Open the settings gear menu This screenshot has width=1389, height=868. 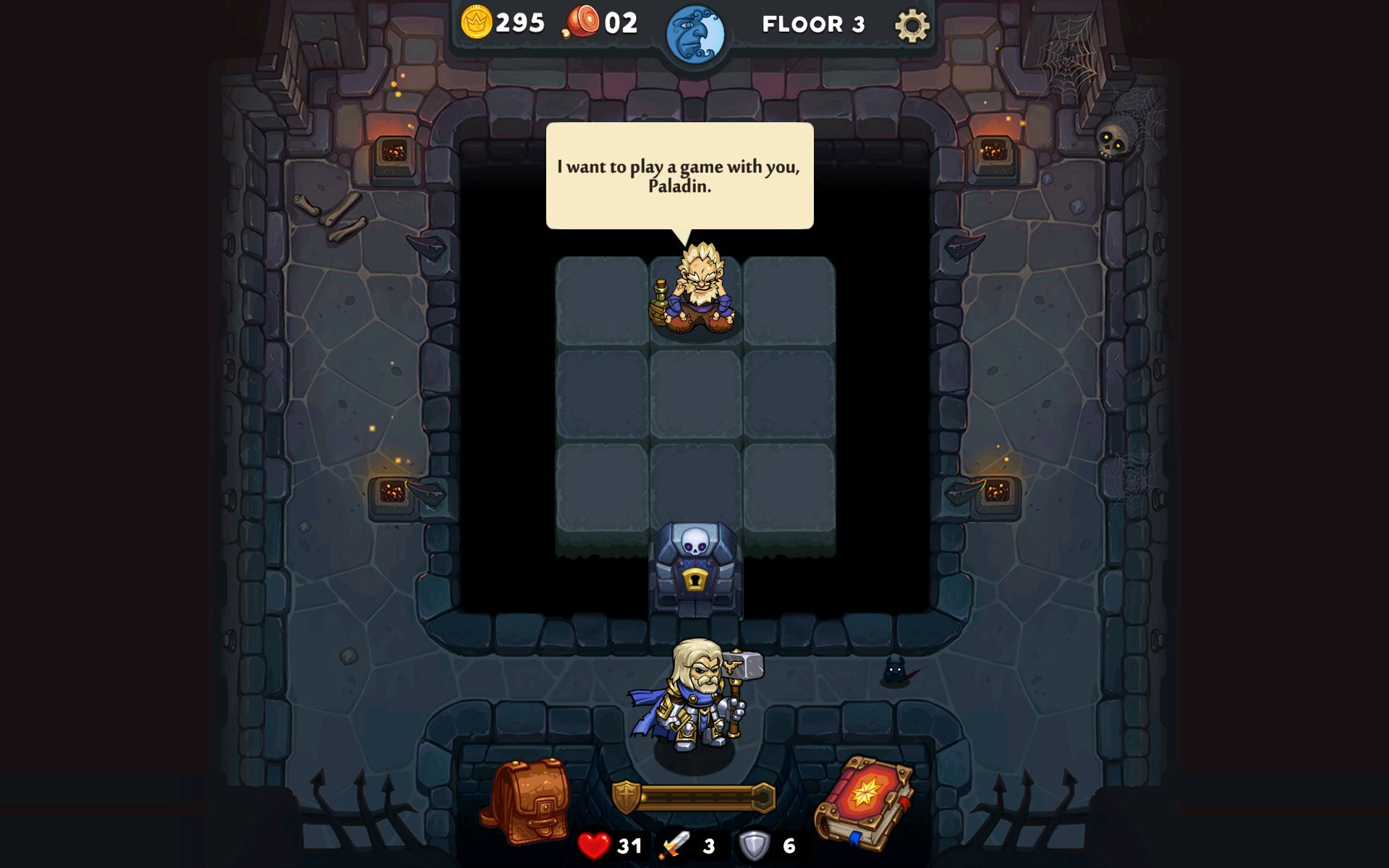910,24
